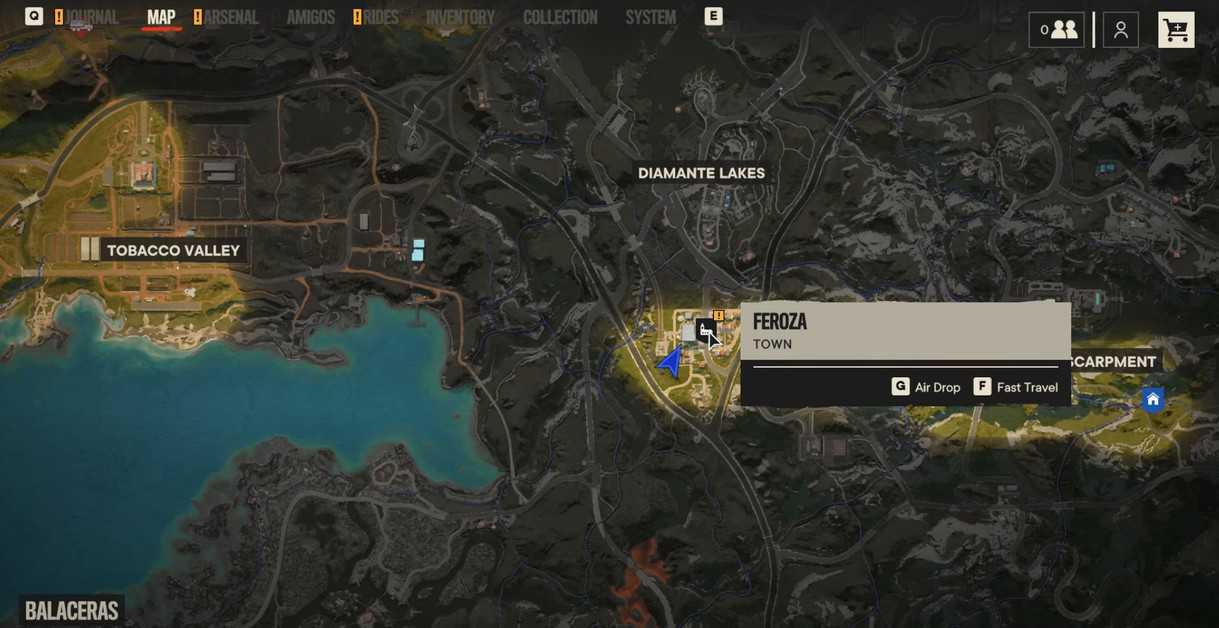Show the Inventory tab
Image resolution: width=1219 pixels, height=628 pixels.
point(460,17)
